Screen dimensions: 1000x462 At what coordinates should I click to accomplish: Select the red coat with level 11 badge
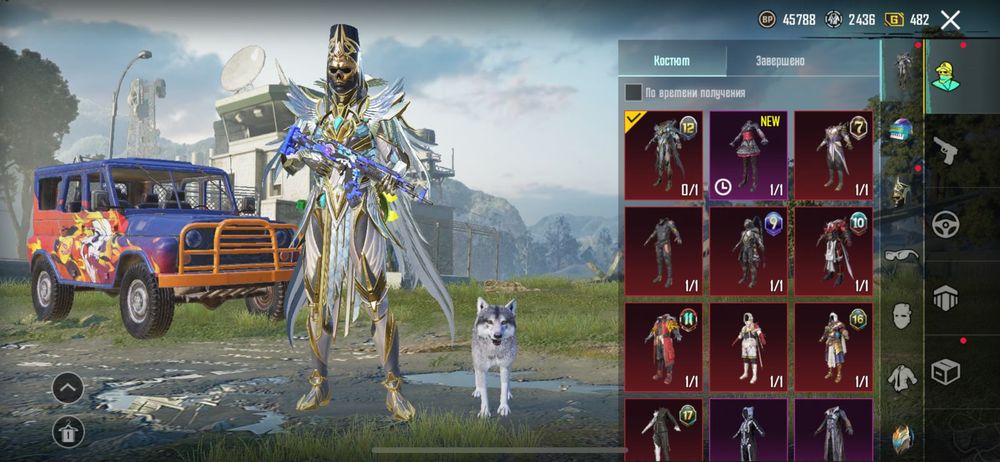click(x=663, y=346)
